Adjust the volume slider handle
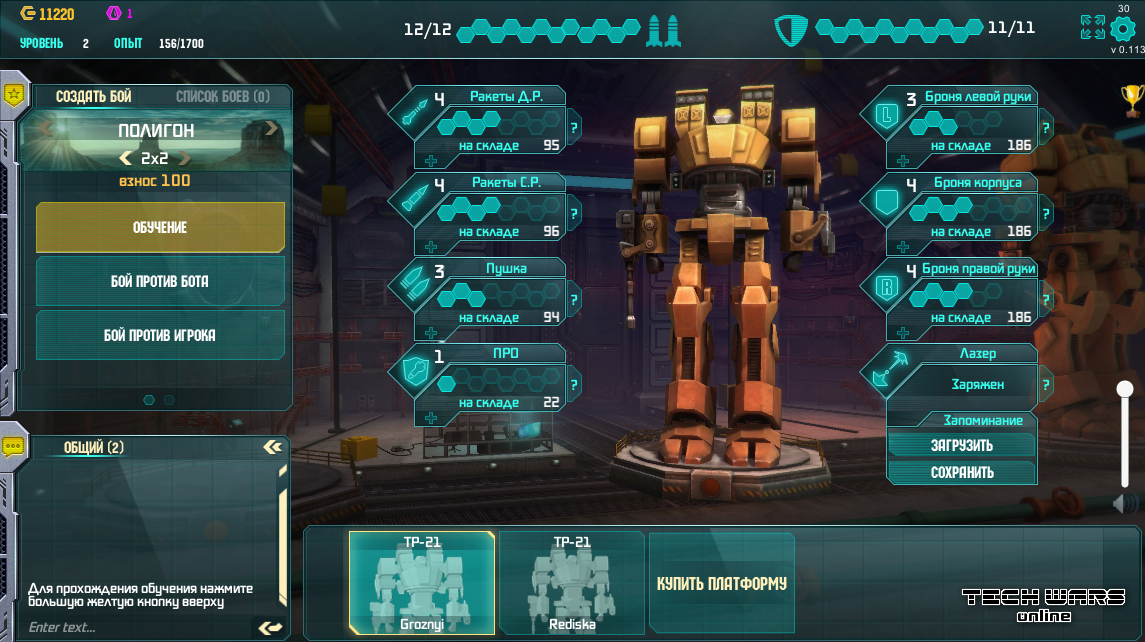This screenshot has width=1145, height=642. tap(1125, 389)
